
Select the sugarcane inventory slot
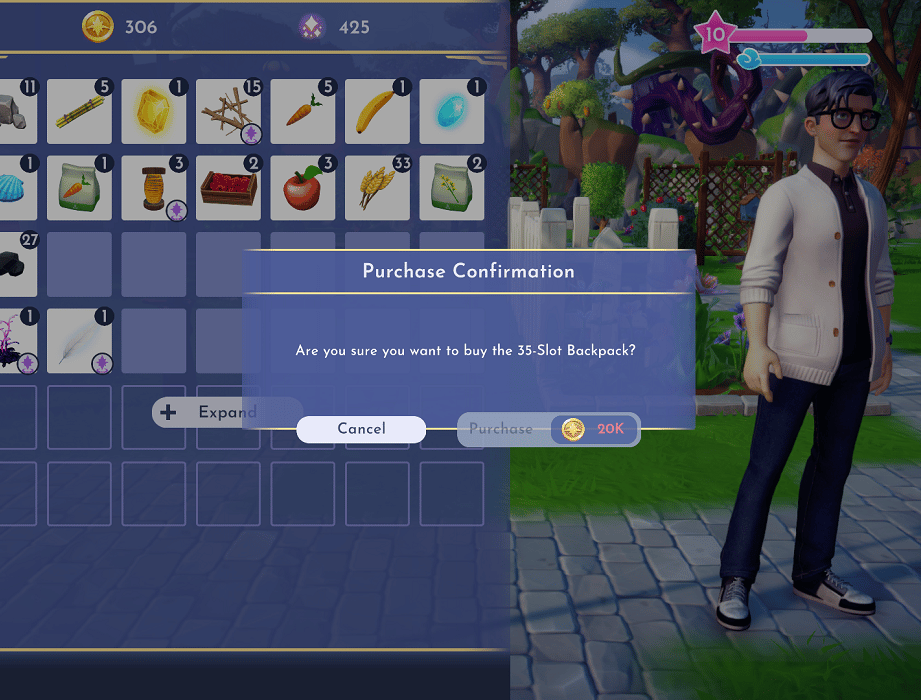(79, 111)
